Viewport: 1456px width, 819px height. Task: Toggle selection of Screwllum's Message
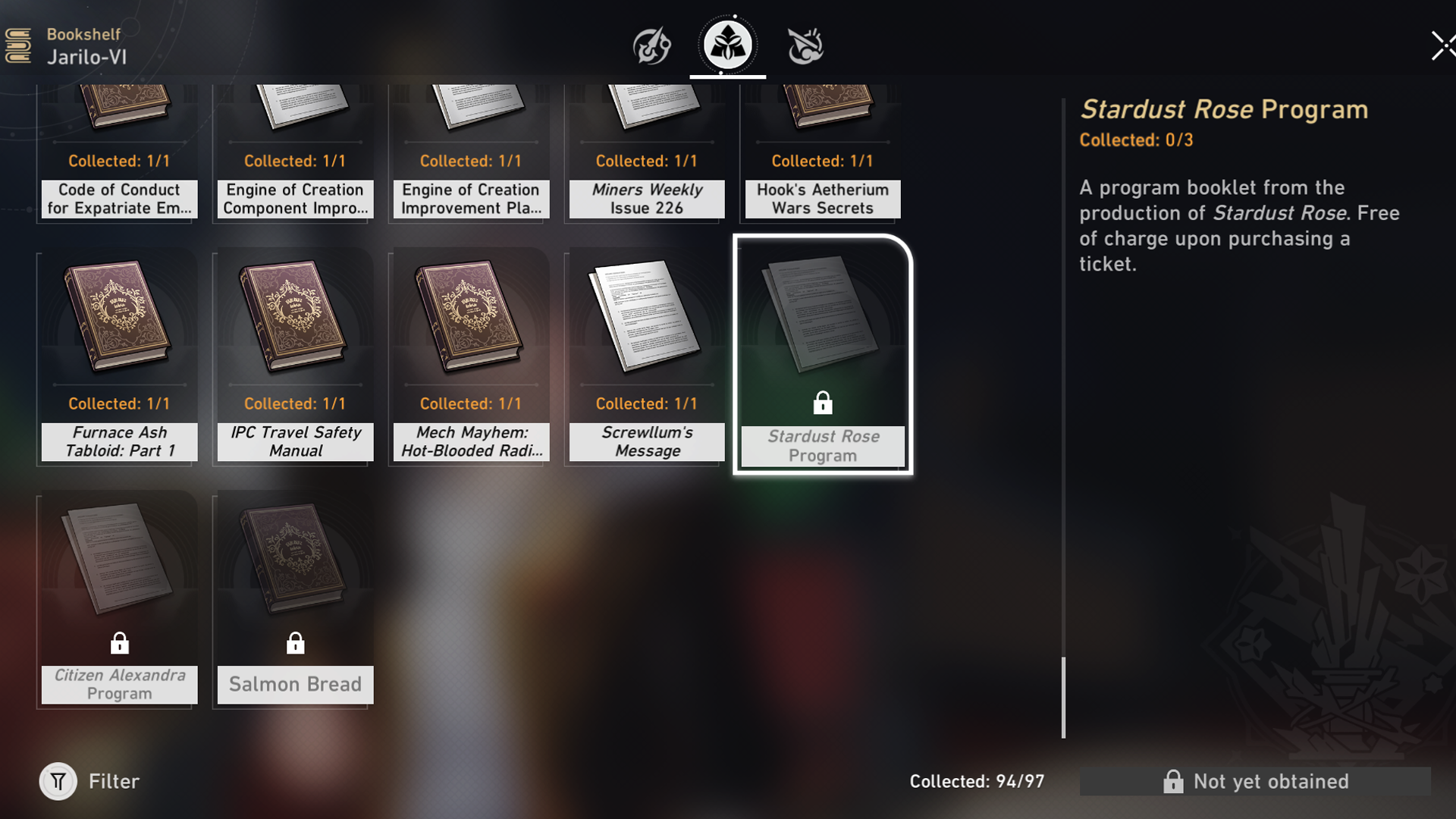point(645,356)
